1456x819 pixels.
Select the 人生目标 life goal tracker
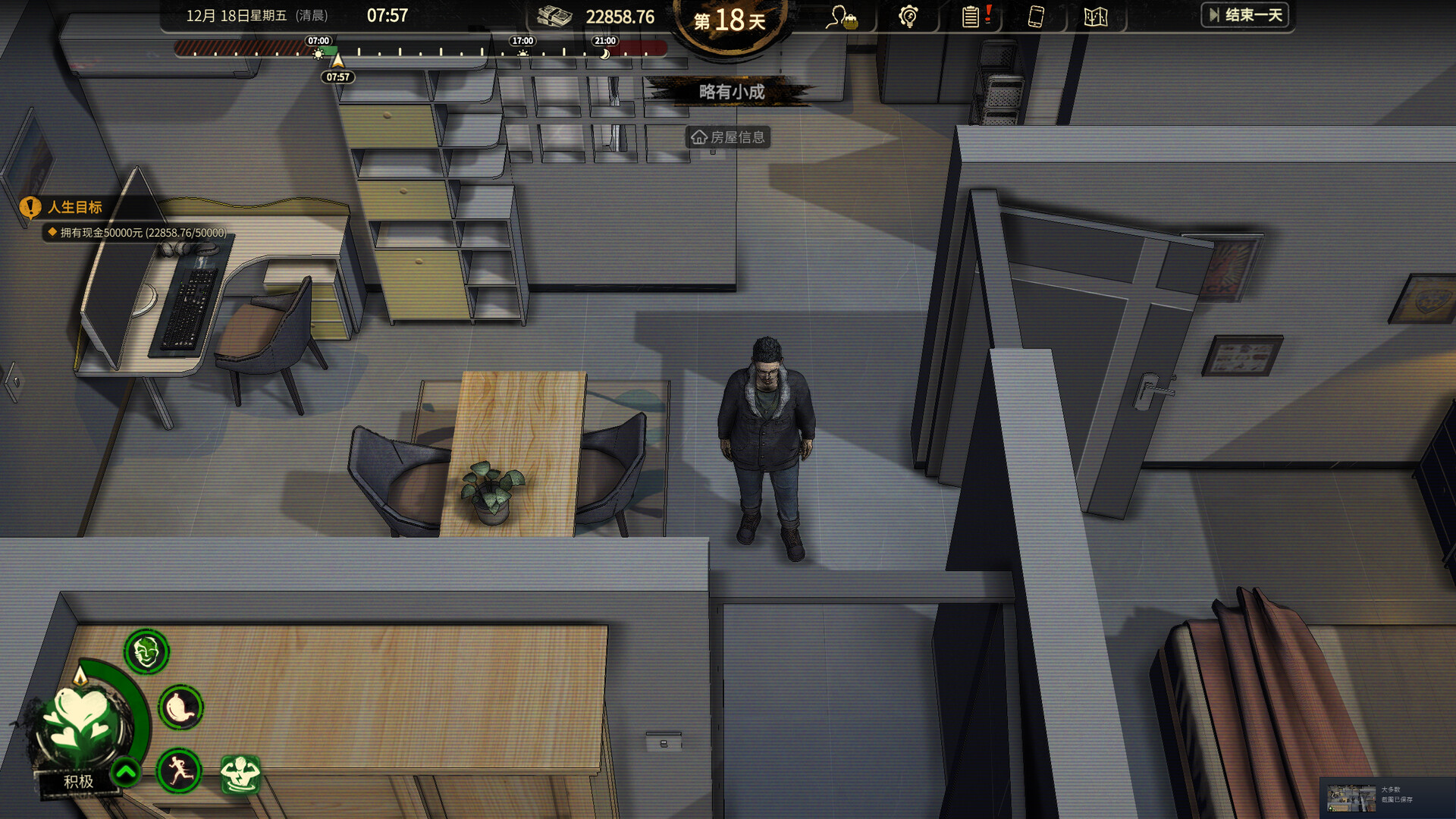click(x=74, y=207)
